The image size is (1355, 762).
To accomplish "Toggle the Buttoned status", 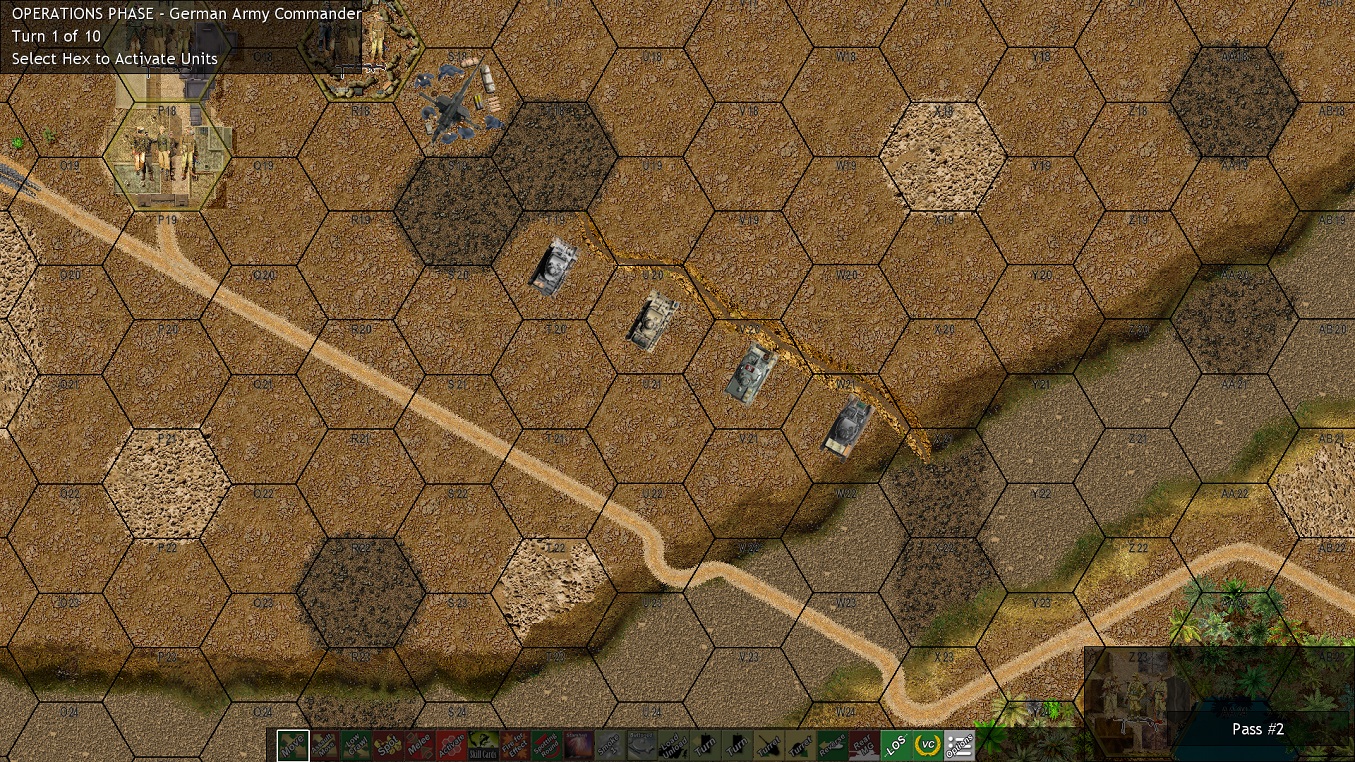I will coord(642,744).
